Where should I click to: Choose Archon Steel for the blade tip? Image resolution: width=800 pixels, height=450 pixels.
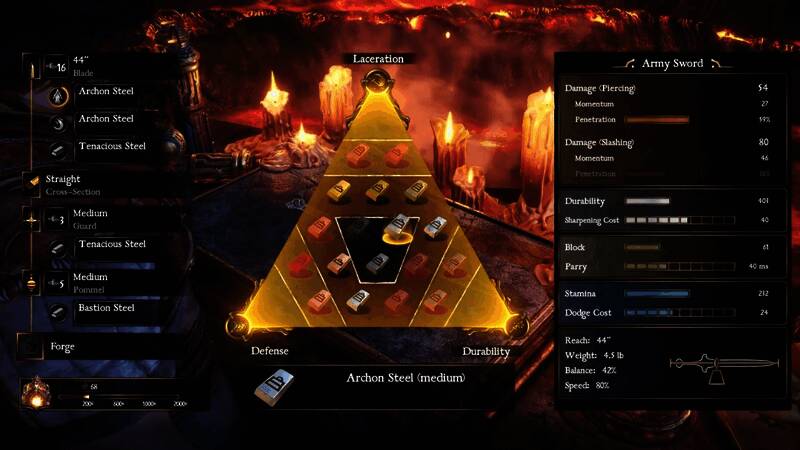(x=105, y=92)
